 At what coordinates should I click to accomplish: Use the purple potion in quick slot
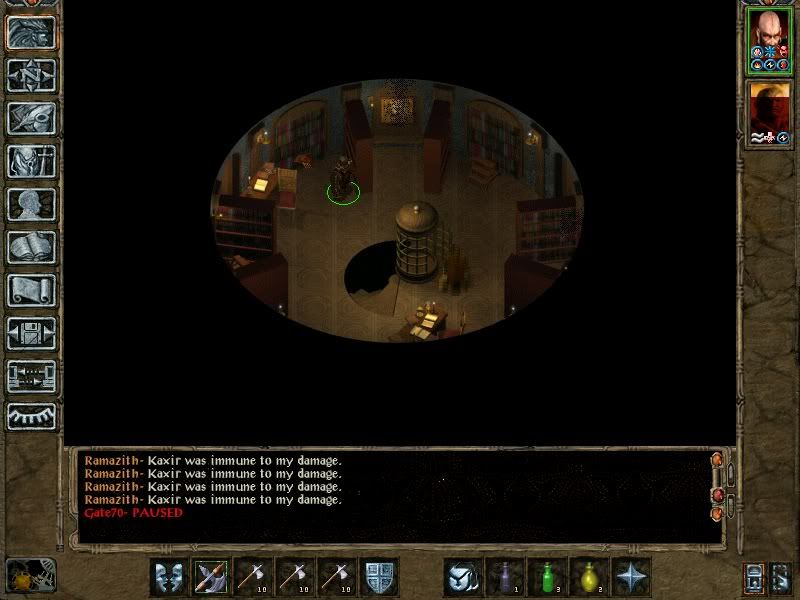(x=506, y=577)
